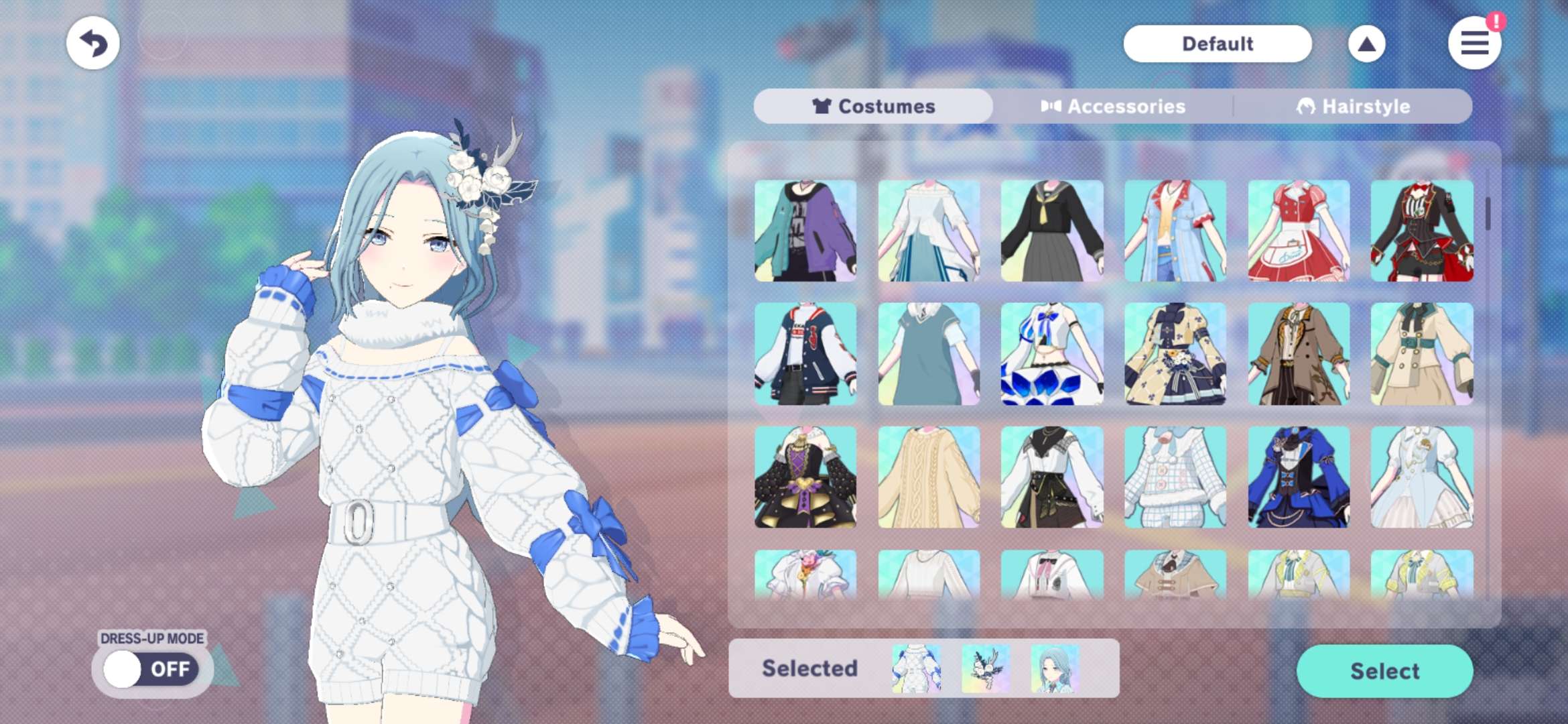Image resolution: width=1568 pixels, height=724 pixels.
Task: Toggle sort order with the triangle button
Action: coord(1366,44)
